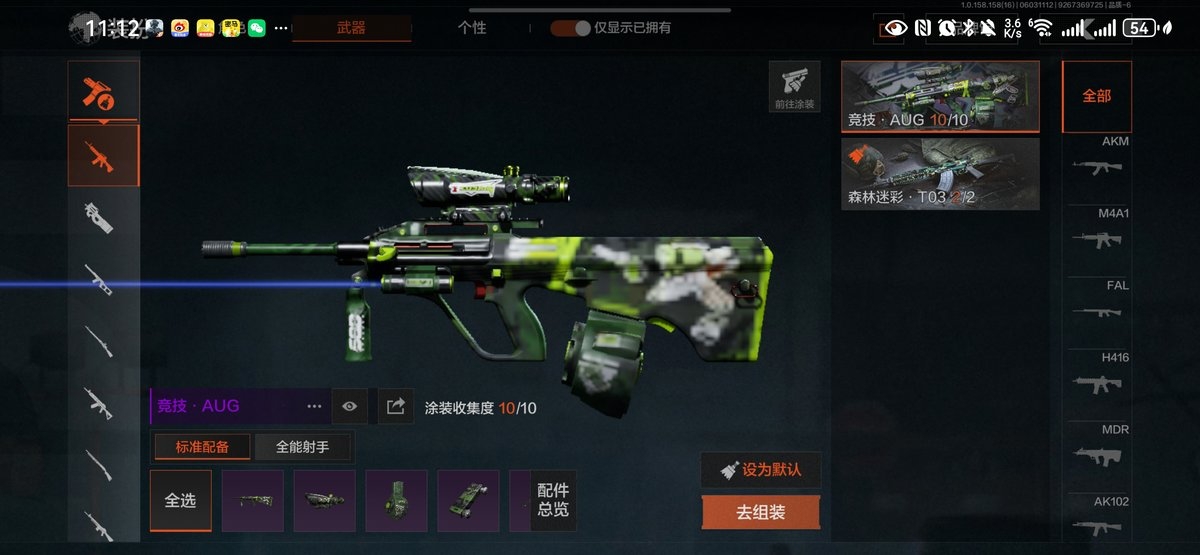
Task: Click the 设为默认 button
Action: pos(761,470)
